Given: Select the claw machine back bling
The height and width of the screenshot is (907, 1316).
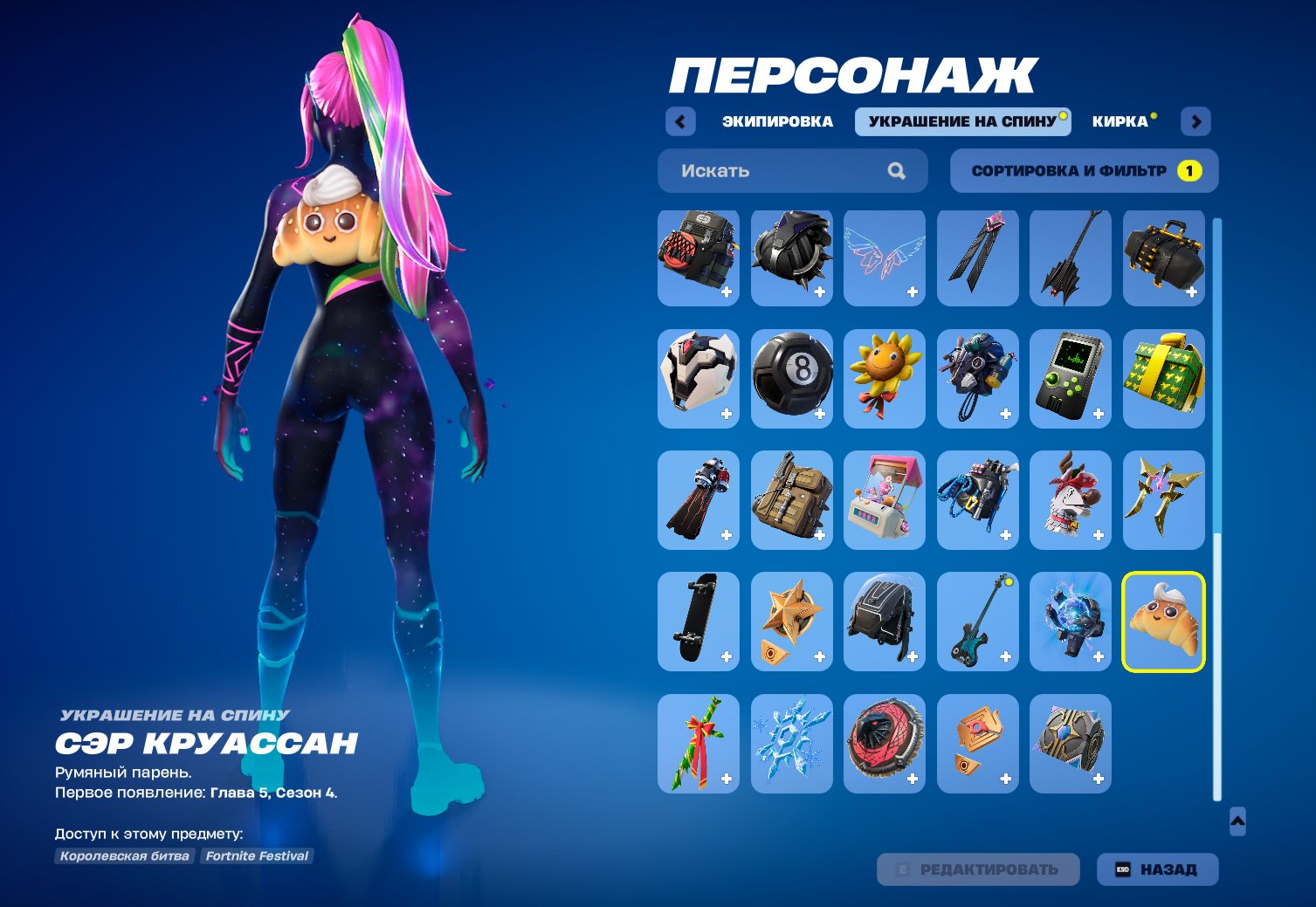Looking at the screenshot, I should click(885, 499).
